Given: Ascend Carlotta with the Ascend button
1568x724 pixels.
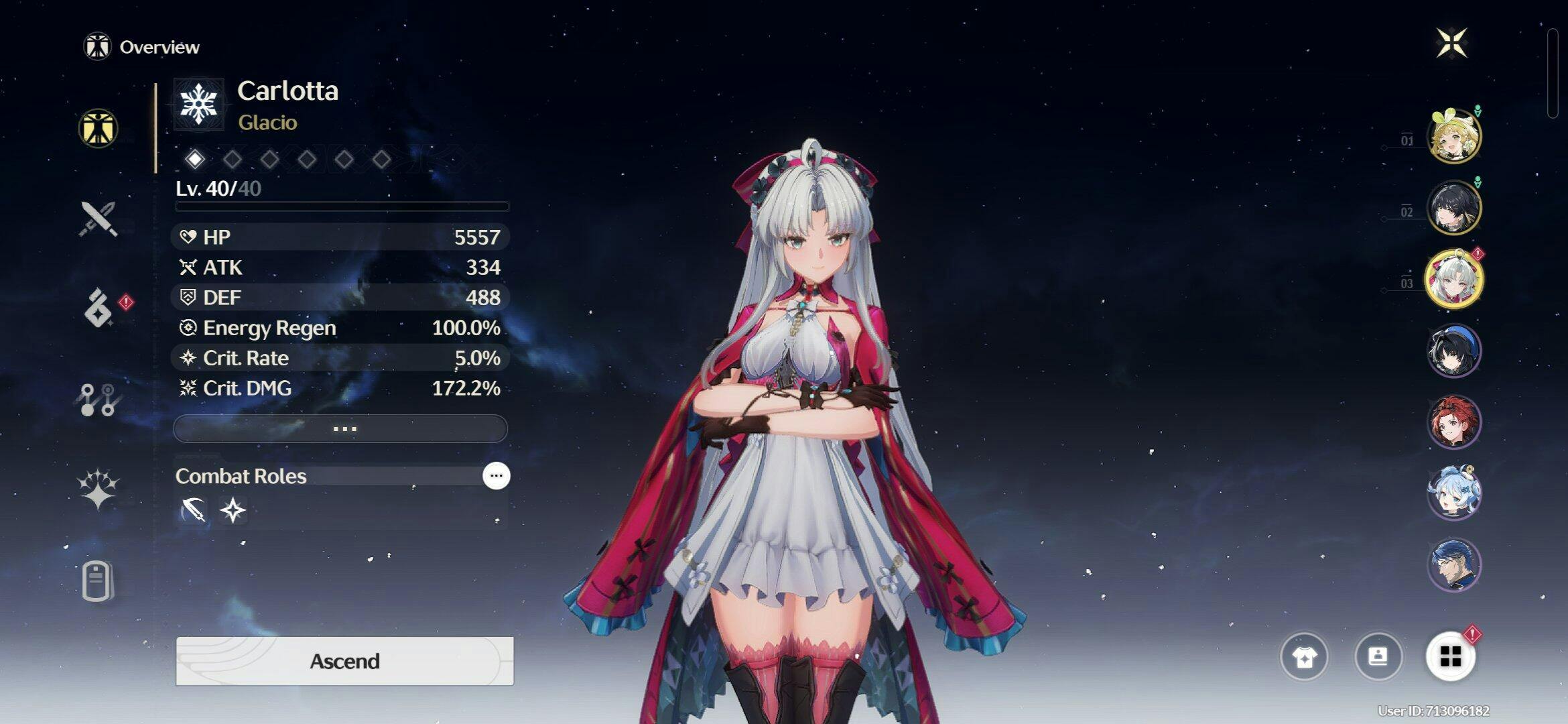Looking at the screenshot, I should point(344,661).
